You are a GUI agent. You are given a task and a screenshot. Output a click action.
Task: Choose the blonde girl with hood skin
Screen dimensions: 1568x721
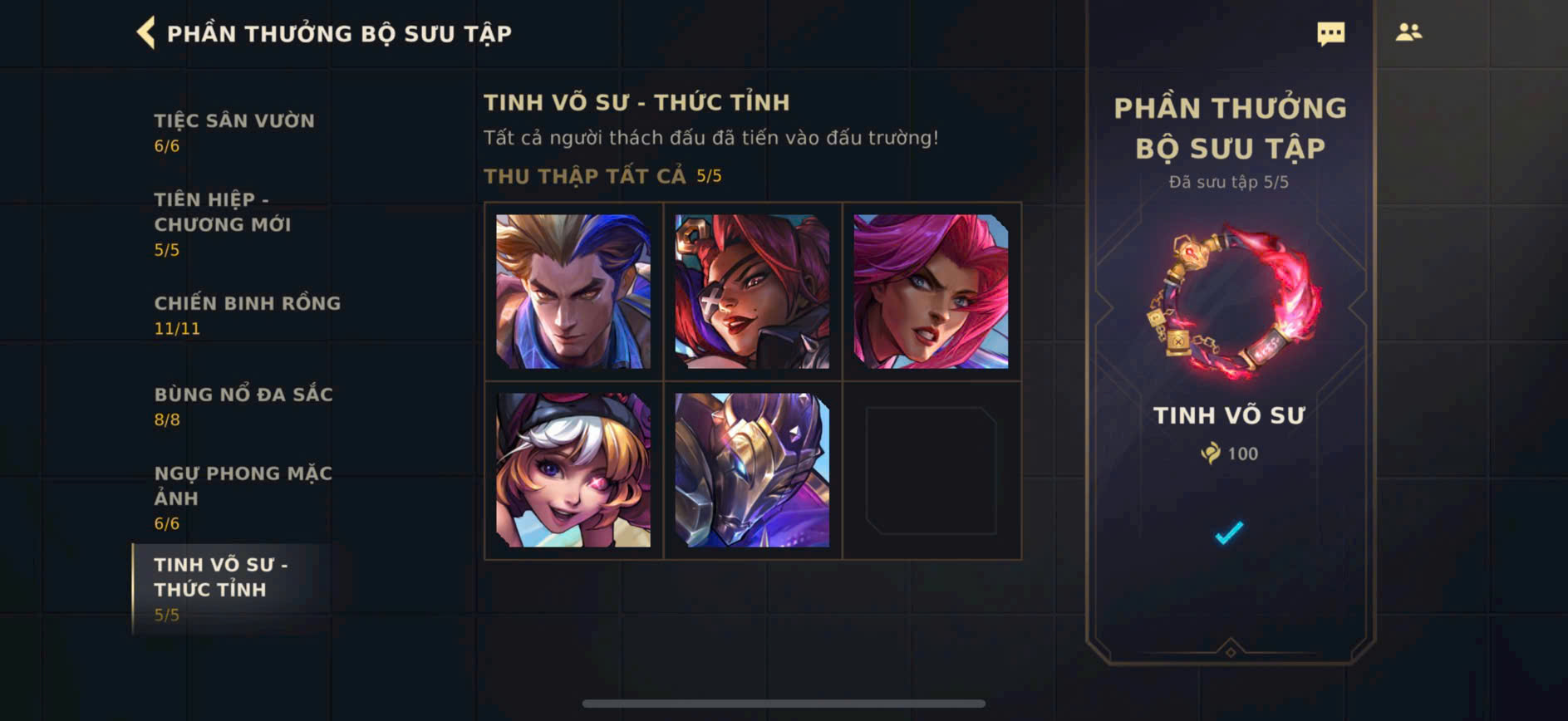click(x=573, y=470)
